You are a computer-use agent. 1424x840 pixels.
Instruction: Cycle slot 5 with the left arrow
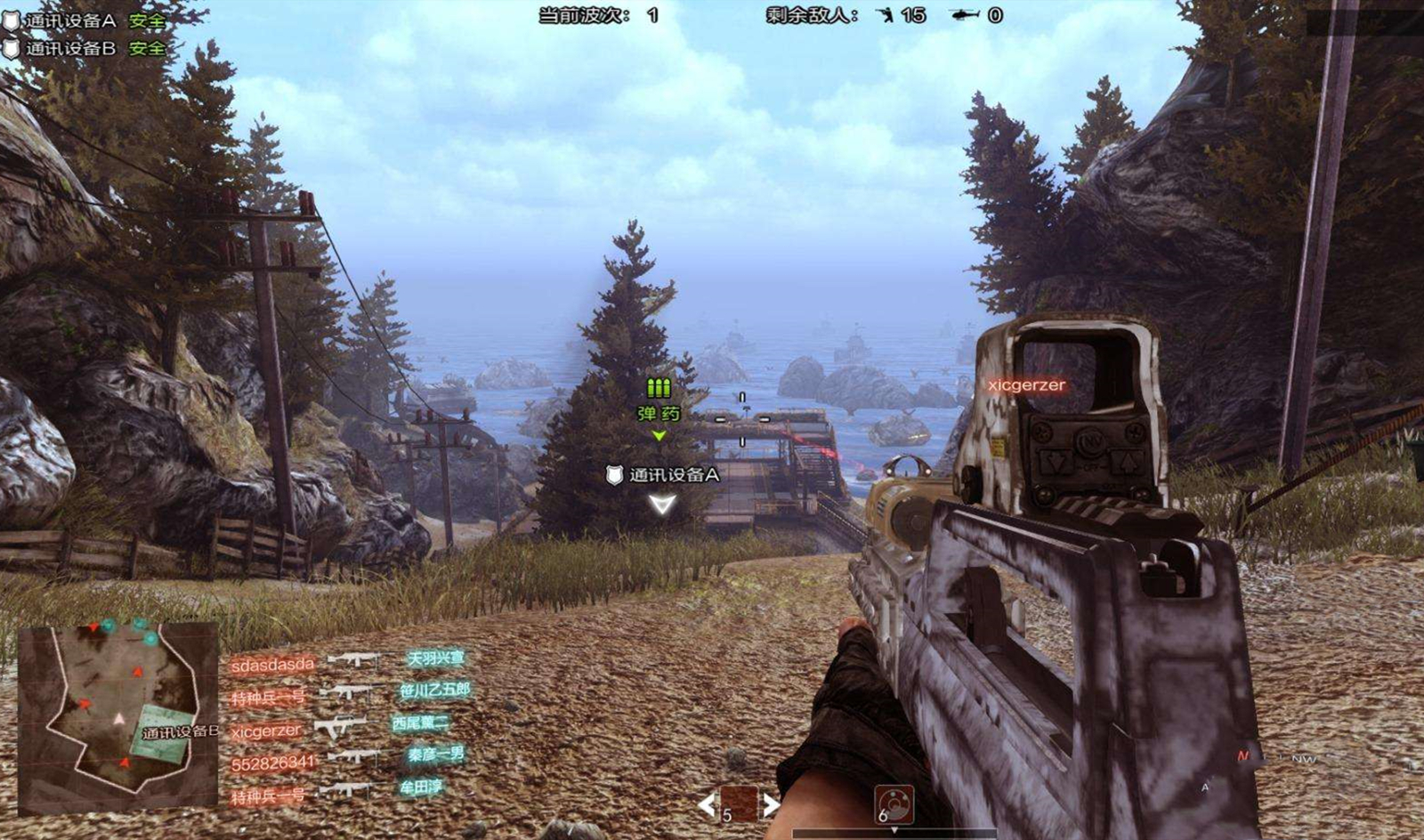coord(707,805)
